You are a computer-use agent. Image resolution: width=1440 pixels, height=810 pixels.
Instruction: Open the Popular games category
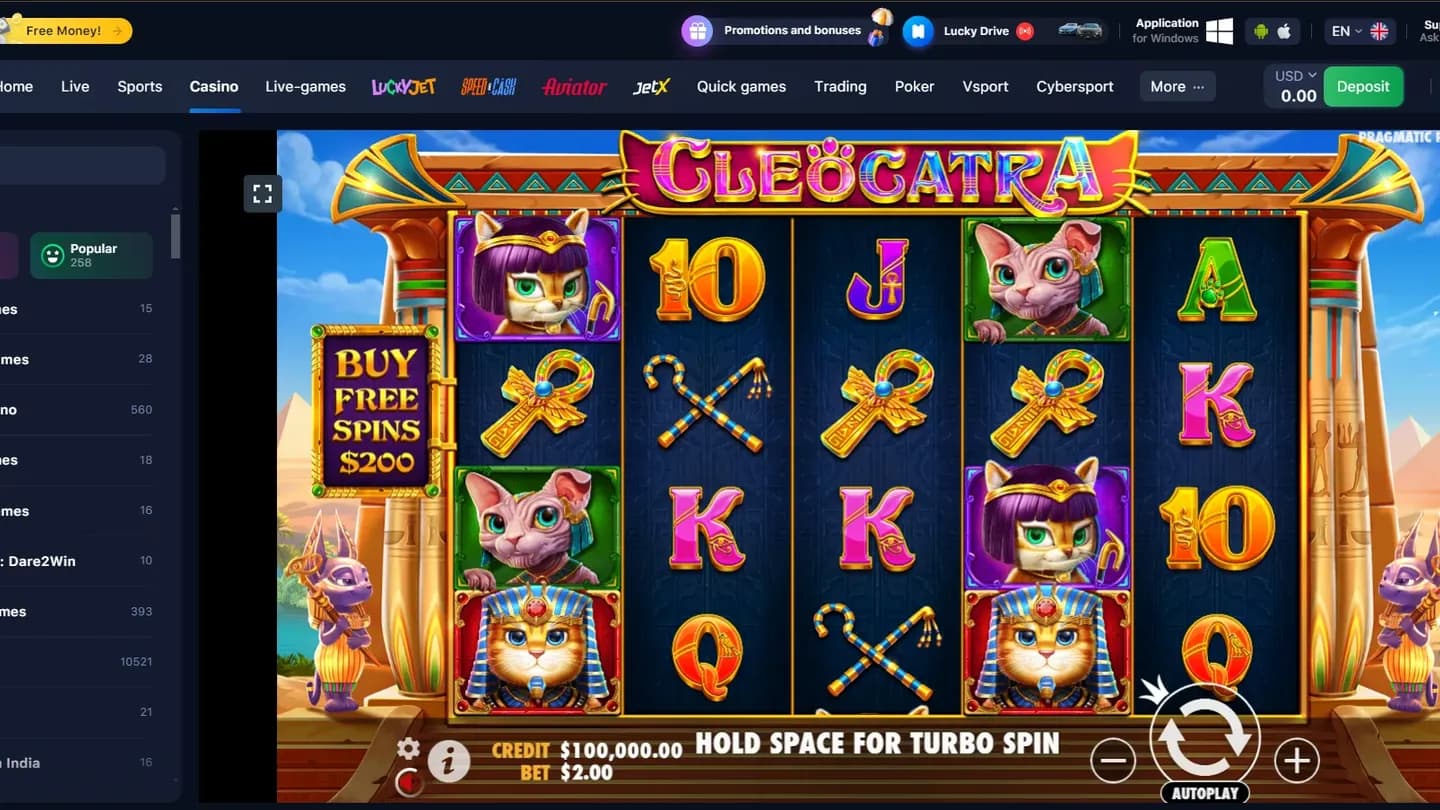click(x=91, y=255)
